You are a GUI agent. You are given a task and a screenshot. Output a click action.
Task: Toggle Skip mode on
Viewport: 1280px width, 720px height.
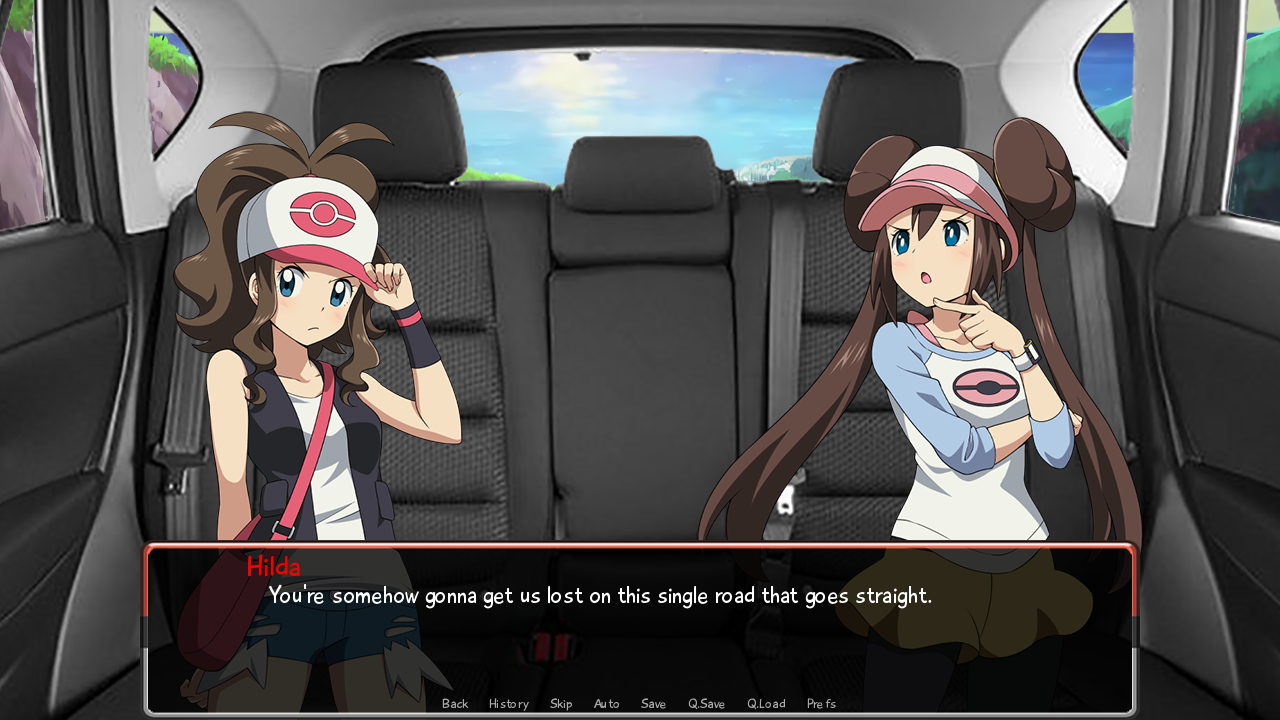[x=560, y=703]
